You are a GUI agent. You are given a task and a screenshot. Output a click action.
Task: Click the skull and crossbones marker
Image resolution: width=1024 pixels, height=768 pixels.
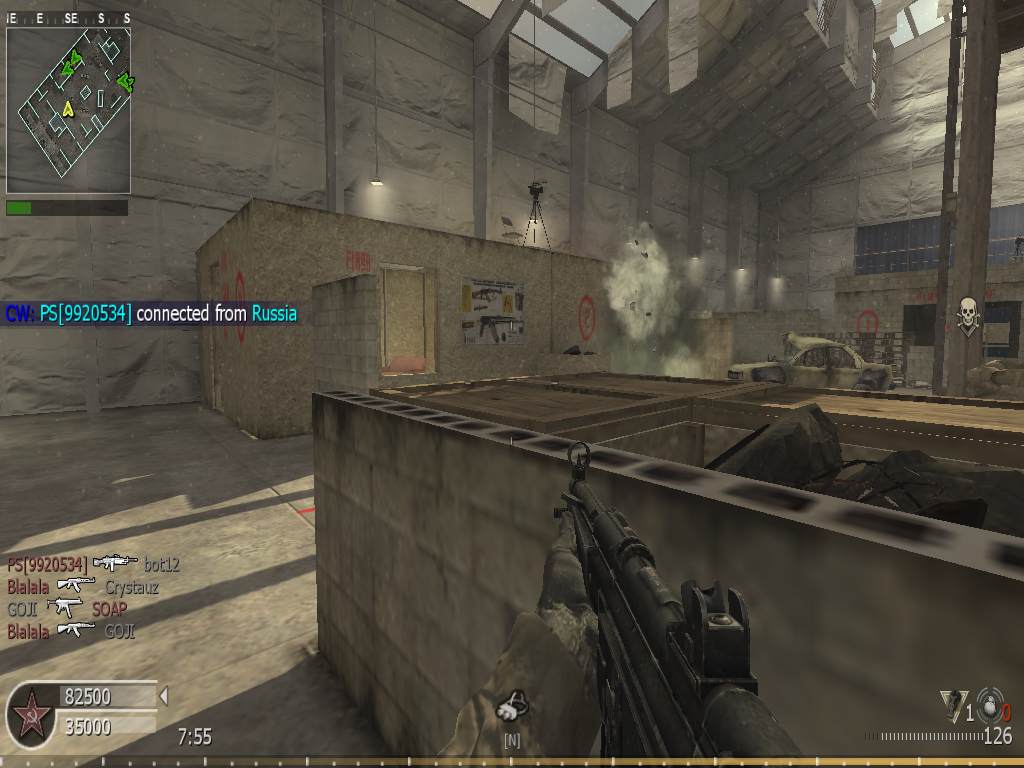pyautogui.click(x=967, y=314)
